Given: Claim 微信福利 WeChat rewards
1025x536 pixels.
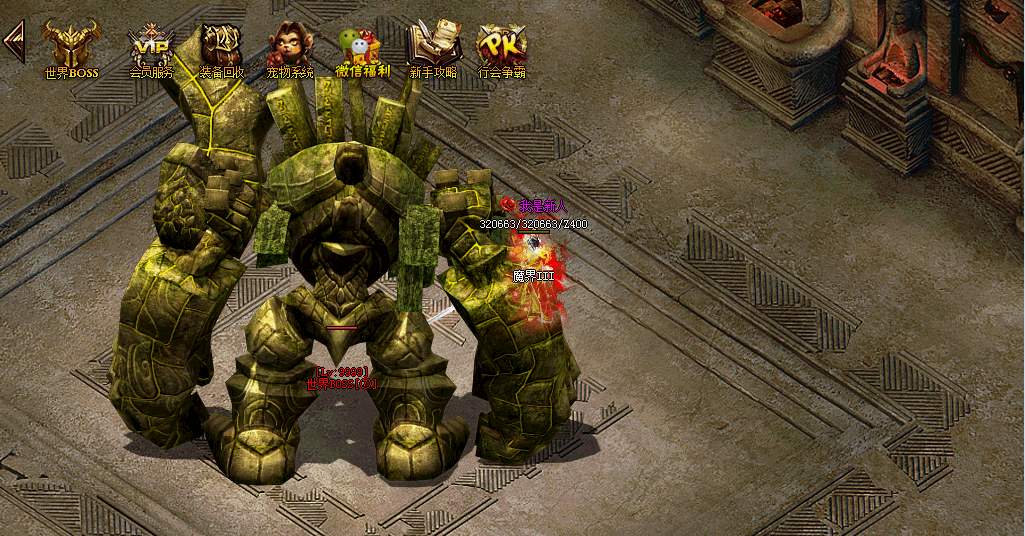Looking at the screenshot, I should click(362, 48).
